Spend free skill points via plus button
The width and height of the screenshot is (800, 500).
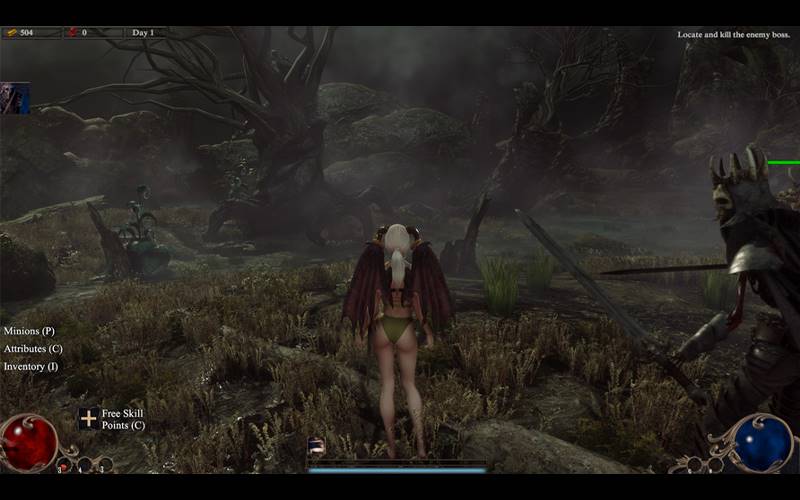89,419
